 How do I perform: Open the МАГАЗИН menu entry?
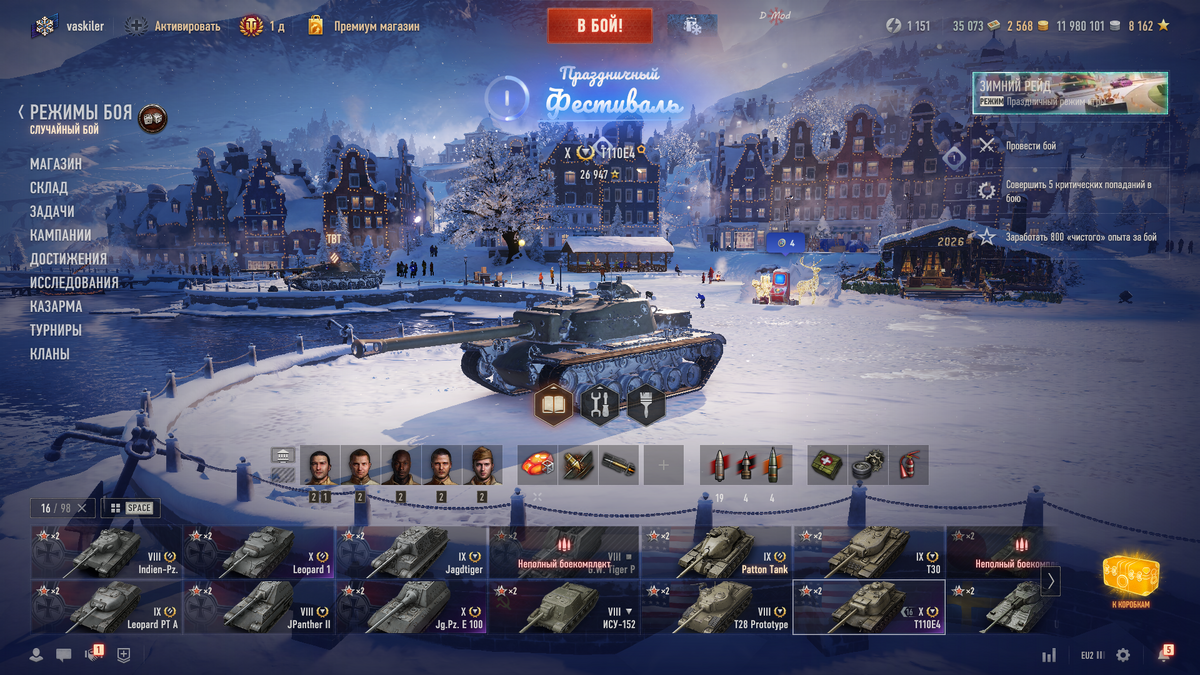[x=56, y=163]
